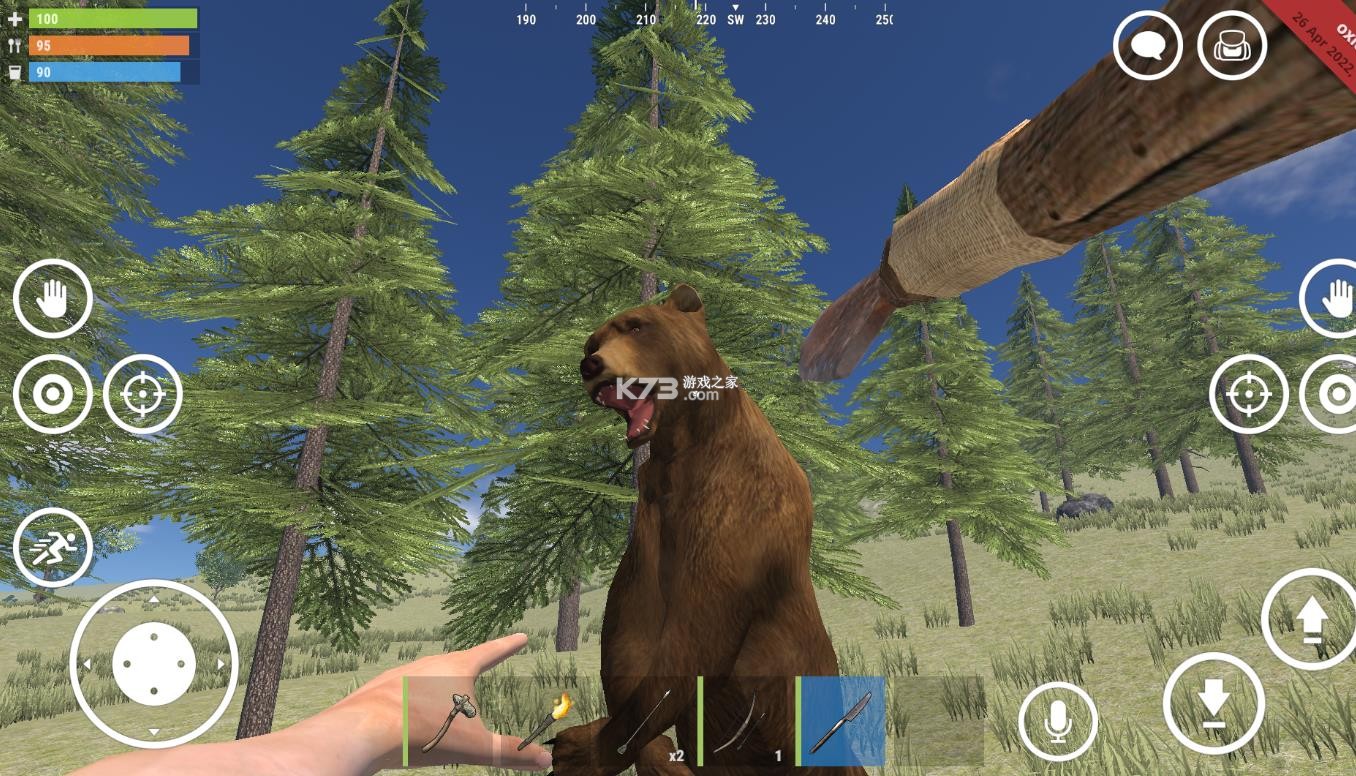This screenshot has width=1356, height=776.
Task: Open the chat speech bubble
Action: [x=1147, y=46]
